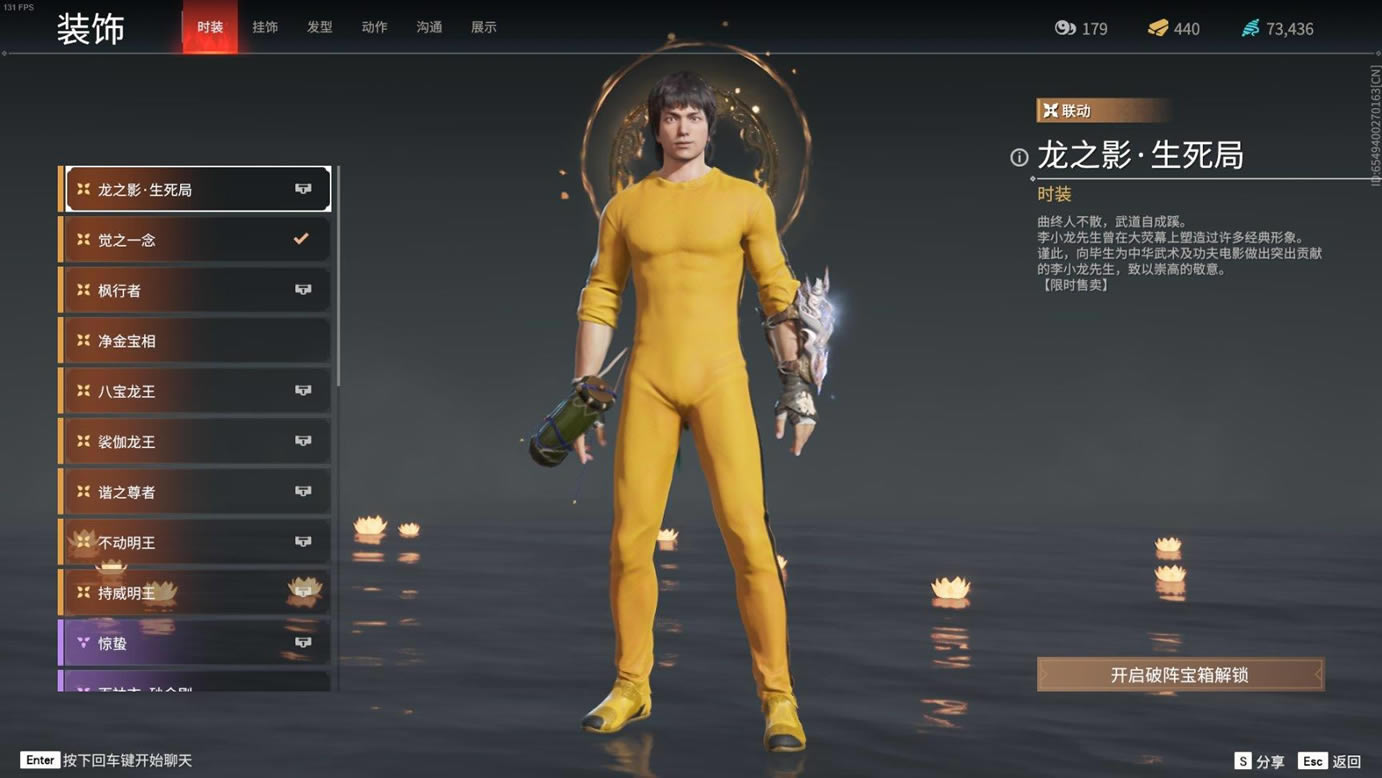Screen dimensions: 1382x778
Task: Choose the 觉之一念 outfit
Action: pyautogui.click(x=197, y=240)
